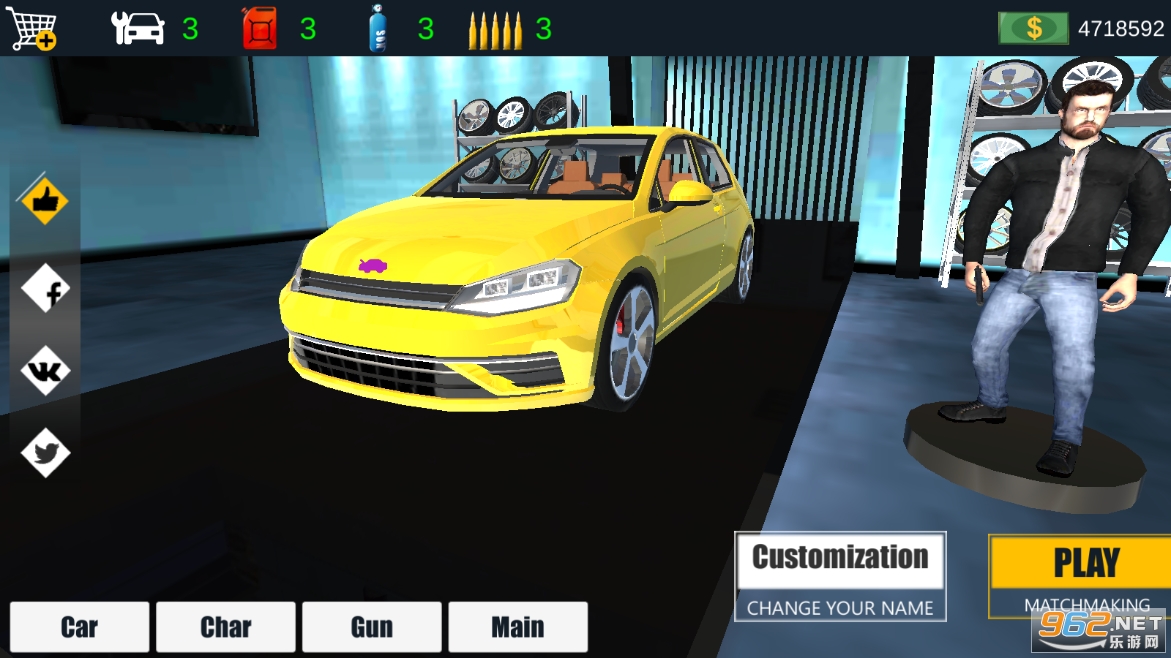This screenshot has width=1171, height=658.
Task: Switch to the Car tab
Action: point(79,627)
